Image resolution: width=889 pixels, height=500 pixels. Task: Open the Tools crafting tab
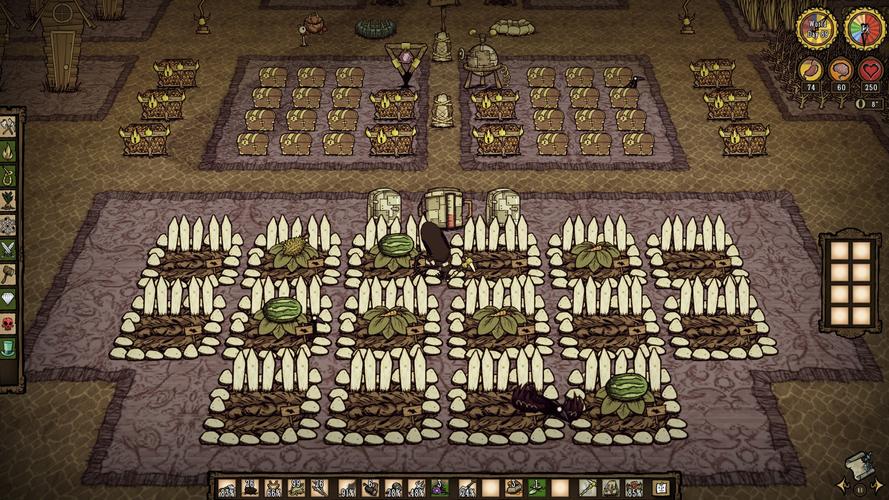click(x=9, y=127)
